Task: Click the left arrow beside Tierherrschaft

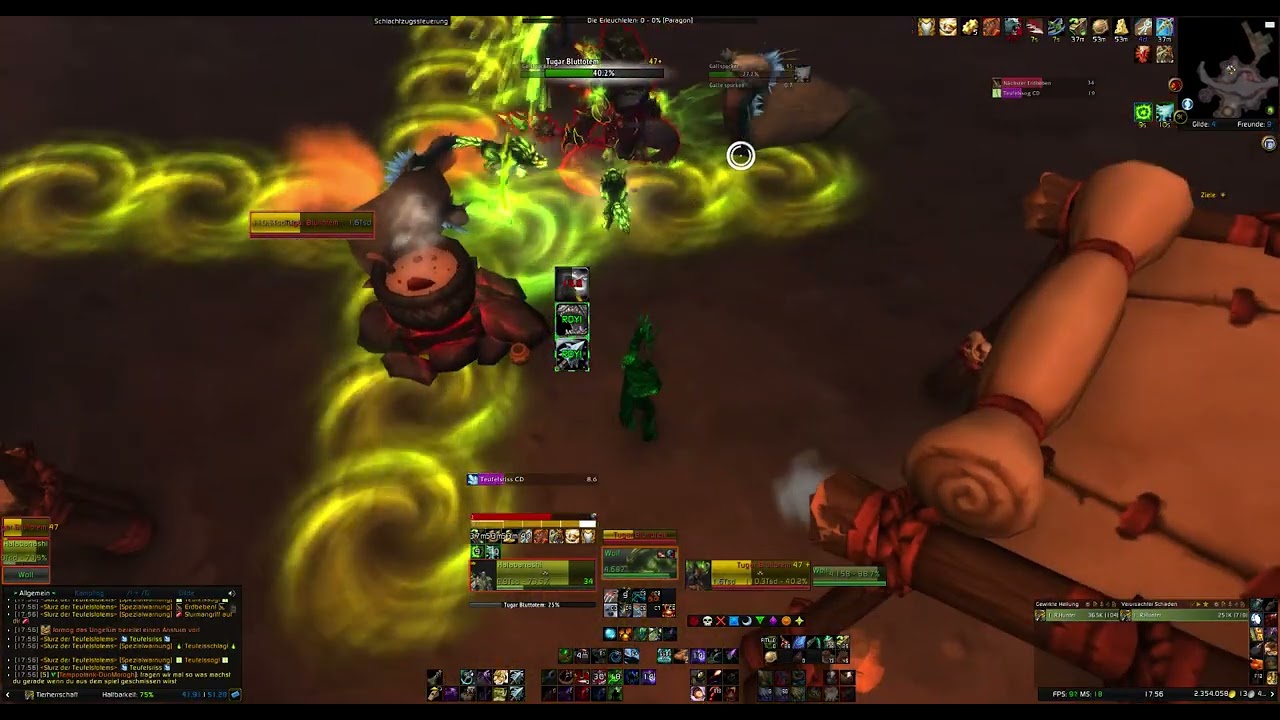Action: tap(8, 696)
